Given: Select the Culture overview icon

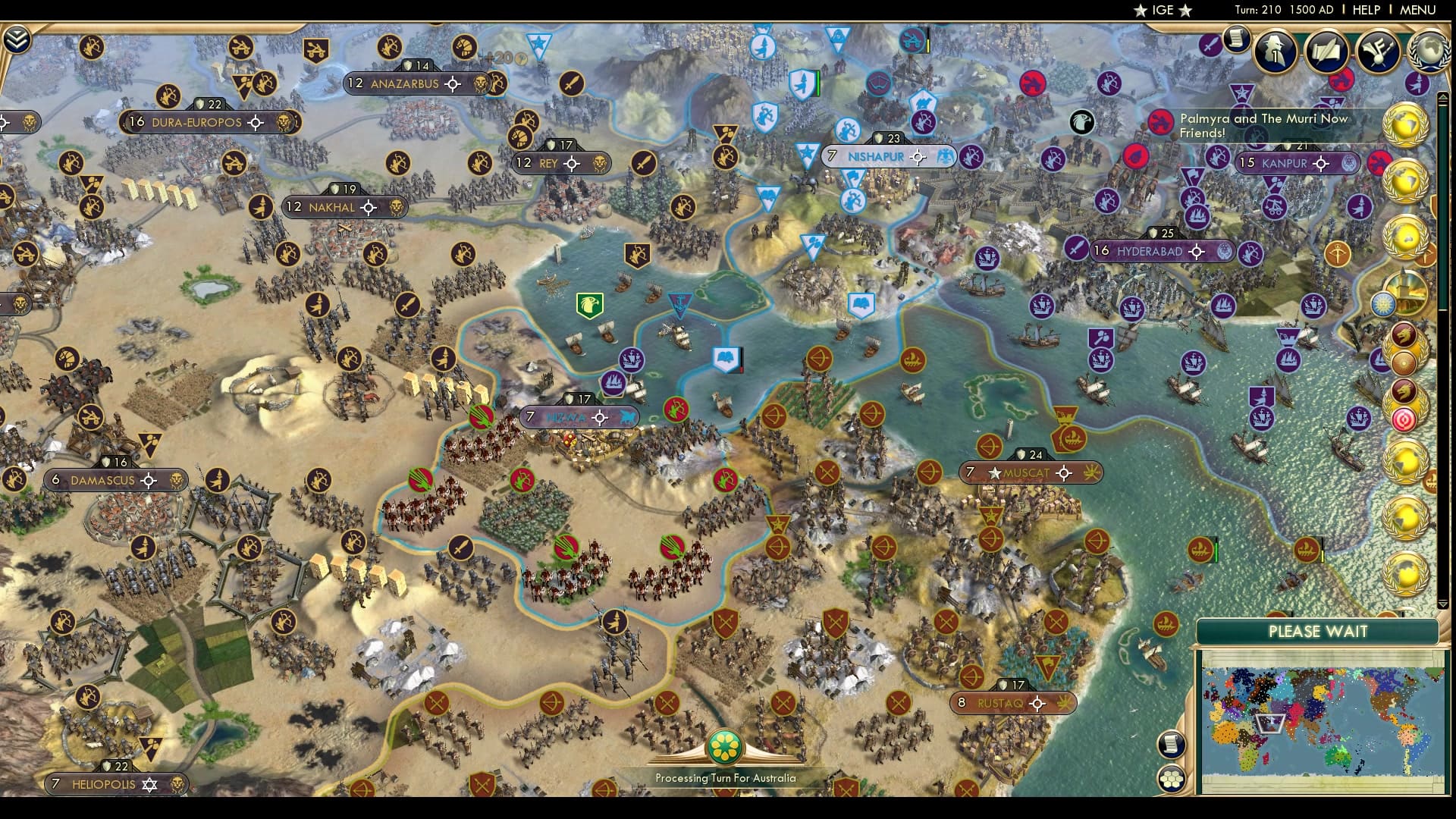Looking at the screenshot, I should pyautogui.click(x=1377, y=52).
